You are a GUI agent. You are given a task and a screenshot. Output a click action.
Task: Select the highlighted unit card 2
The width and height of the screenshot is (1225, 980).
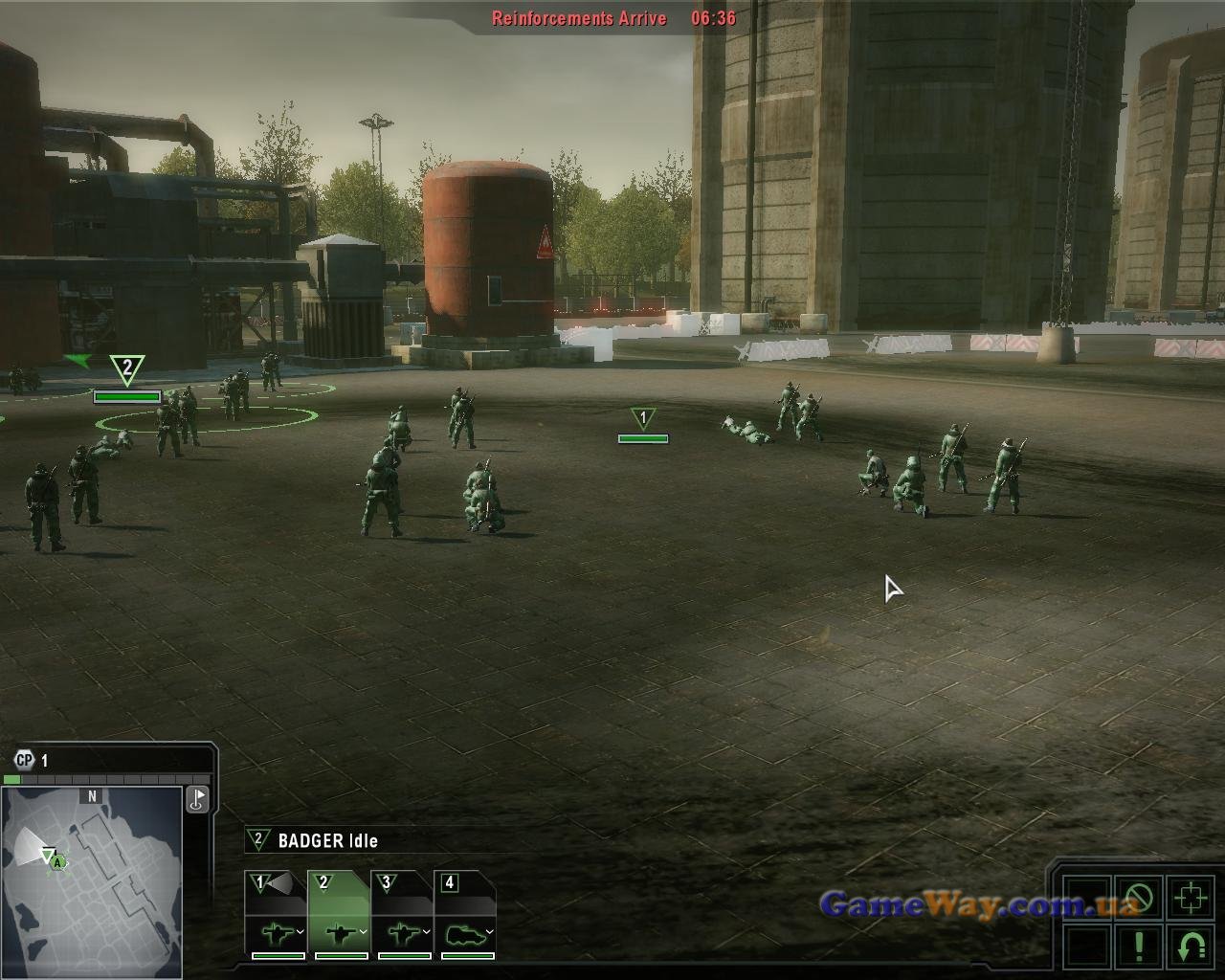(339, 914)
